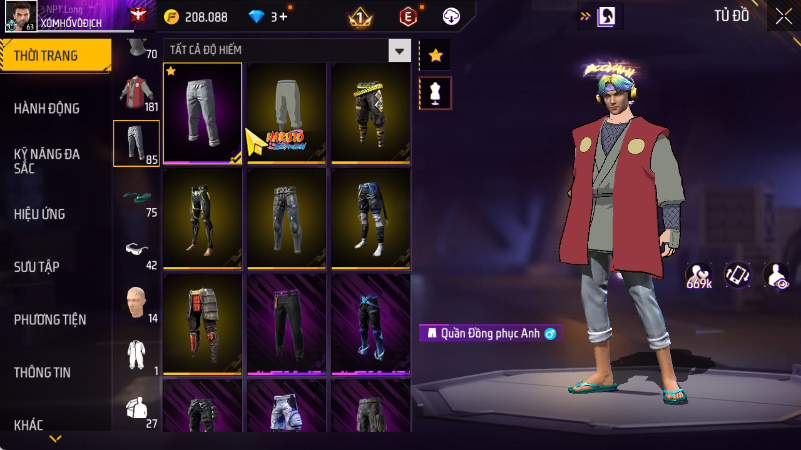Select the white school uniform pants
801x450 pixels.
pyautogui.click(x=202, y=112)
